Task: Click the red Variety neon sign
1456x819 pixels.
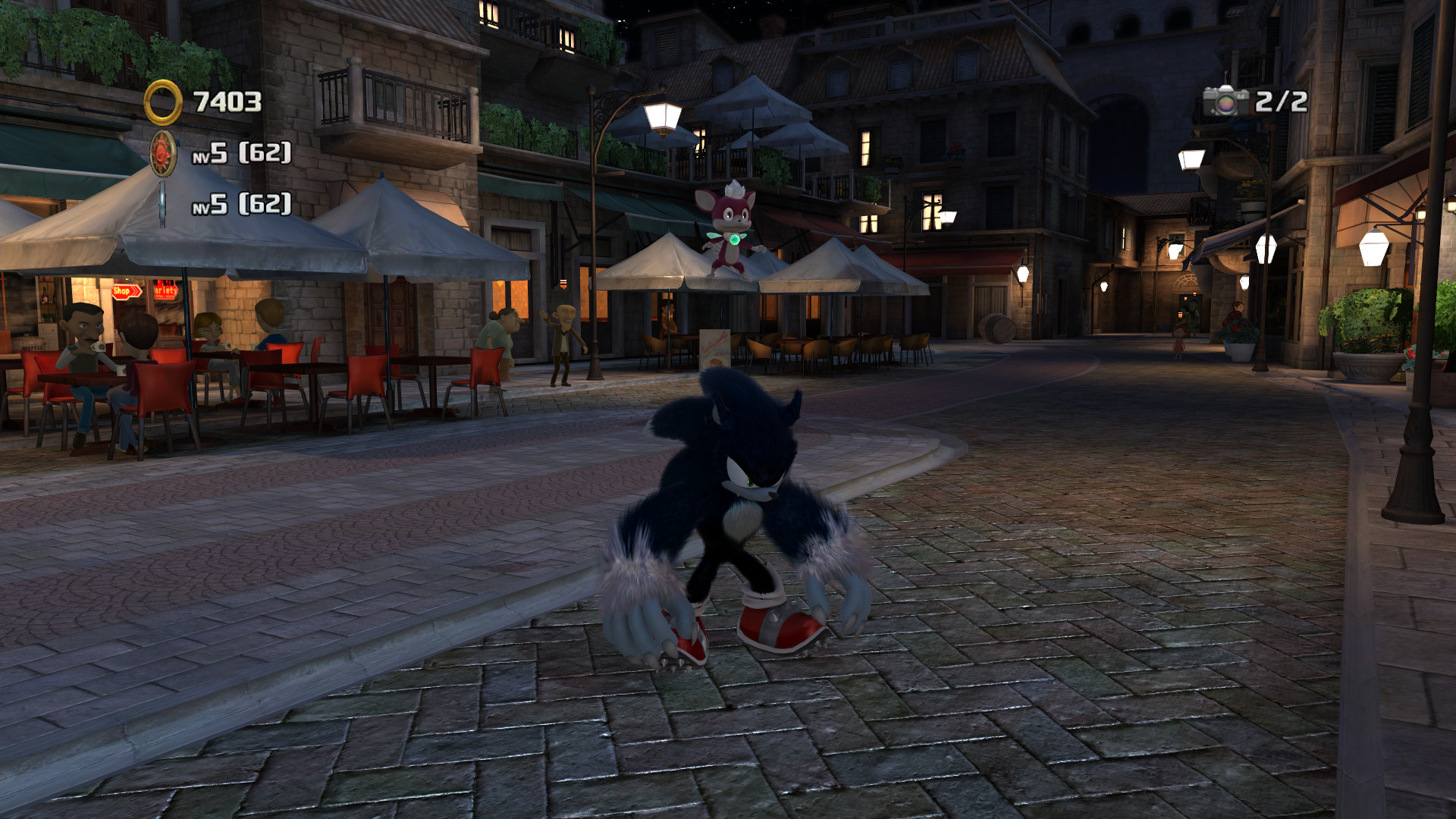Action: point(165,288)
